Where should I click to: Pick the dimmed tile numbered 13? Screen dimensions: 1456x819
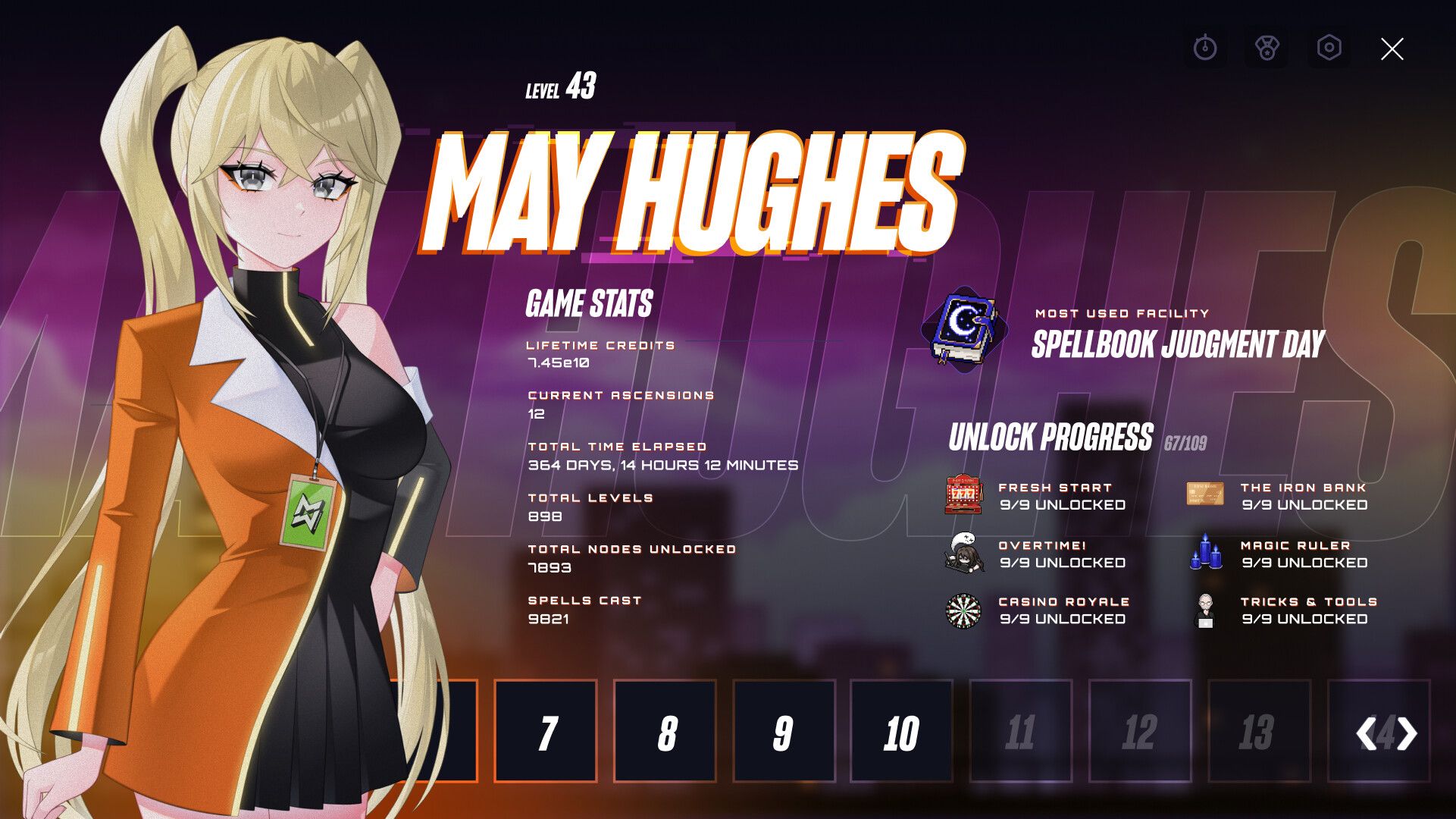1258,732
